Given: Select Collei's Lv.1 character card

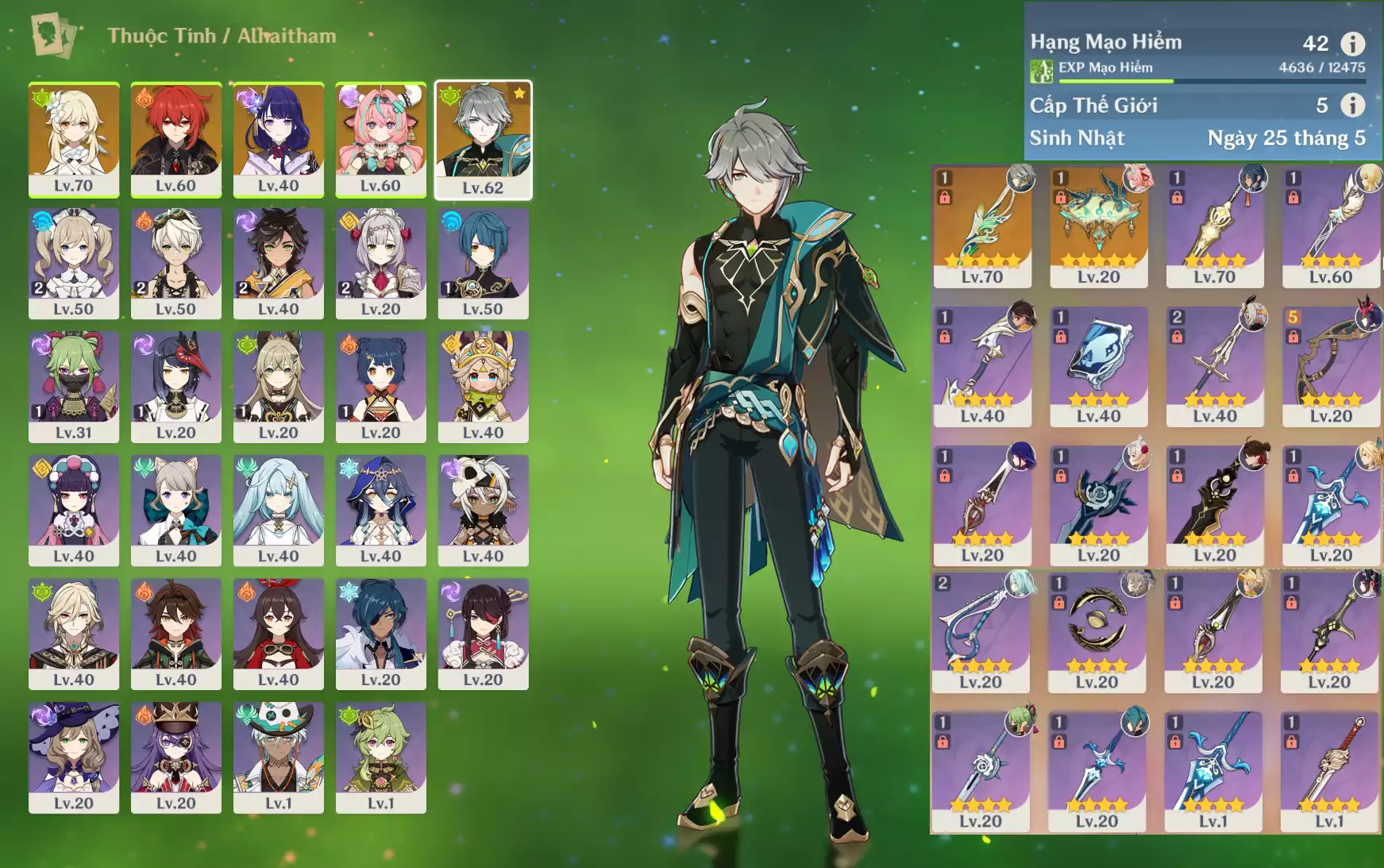Looking at the screenshot, I should tap(380, 758).
